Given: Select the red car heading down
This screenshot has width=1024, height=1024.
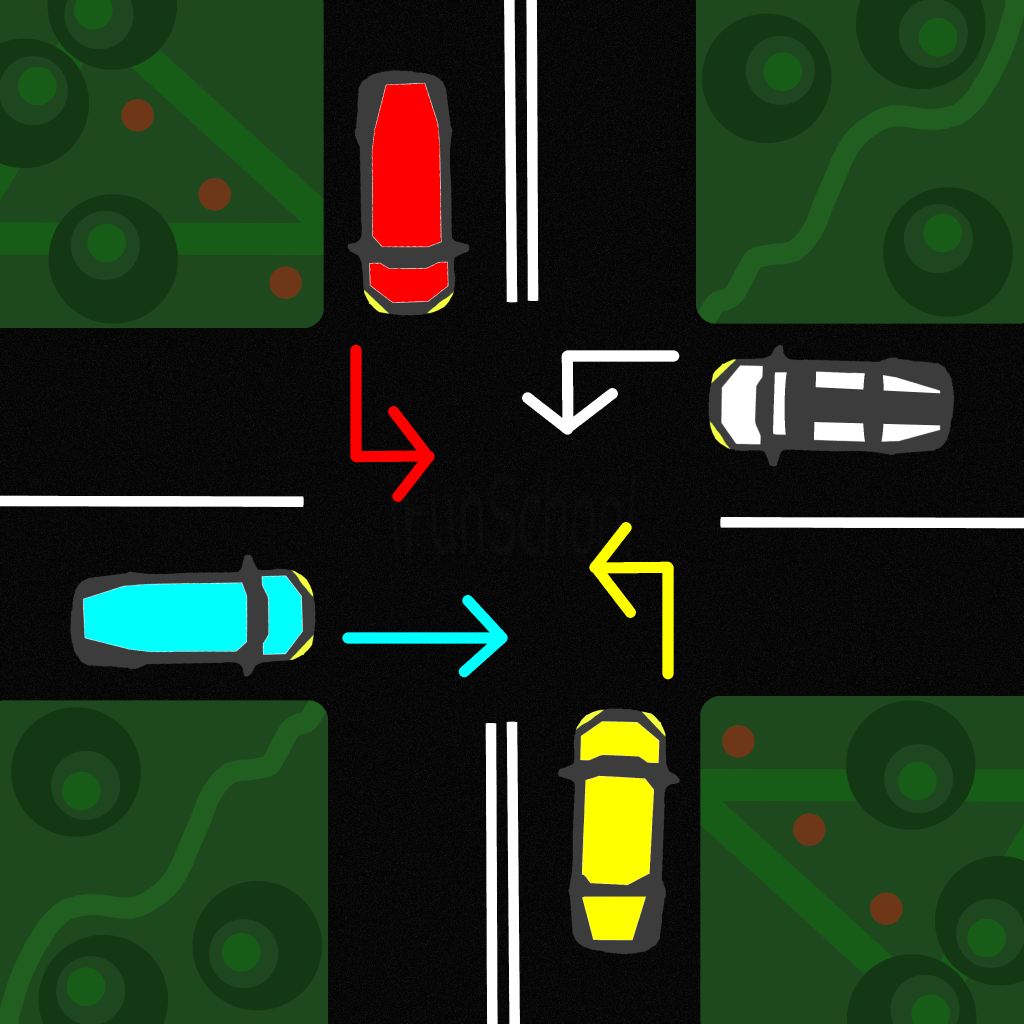Looking at the screenshot, I should (x=406, y=192).
